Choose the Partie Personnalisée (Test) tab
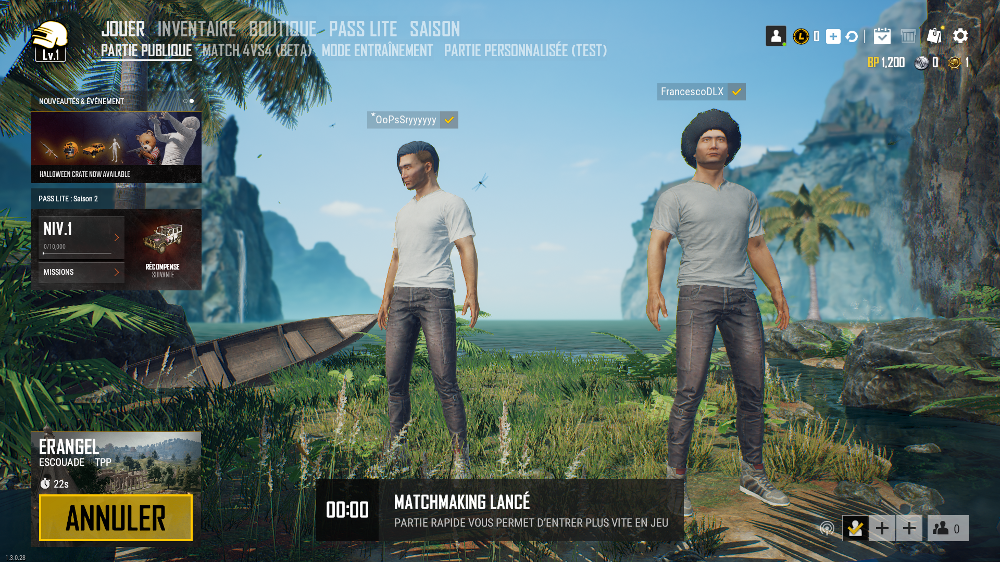Screen dimensions: 1000x562 pyautogui.click(x=525, y=50)
